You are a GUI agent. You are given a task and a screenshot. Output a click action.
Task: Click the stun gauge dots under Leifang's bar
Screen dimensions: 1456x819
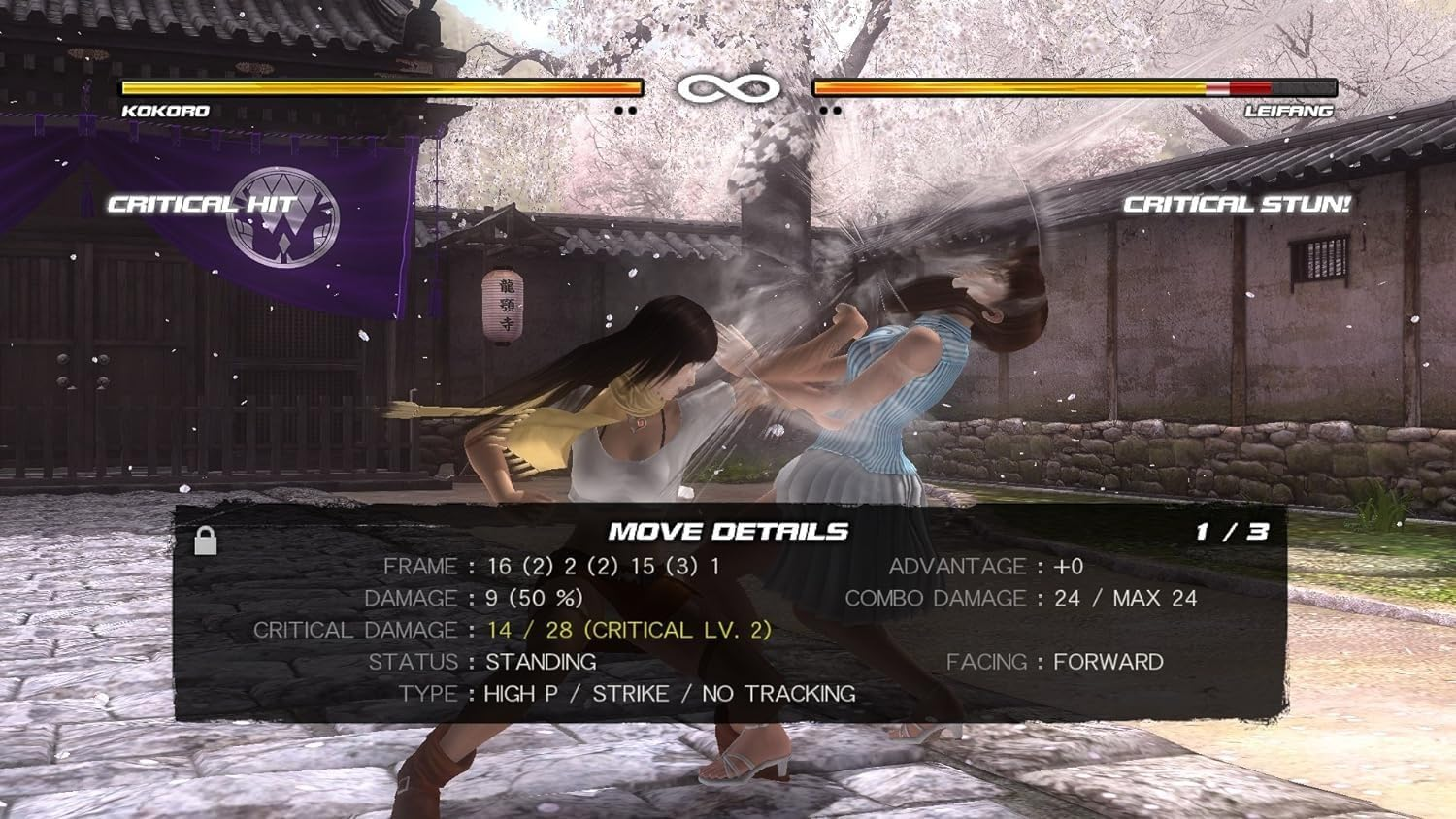(830, 112)
